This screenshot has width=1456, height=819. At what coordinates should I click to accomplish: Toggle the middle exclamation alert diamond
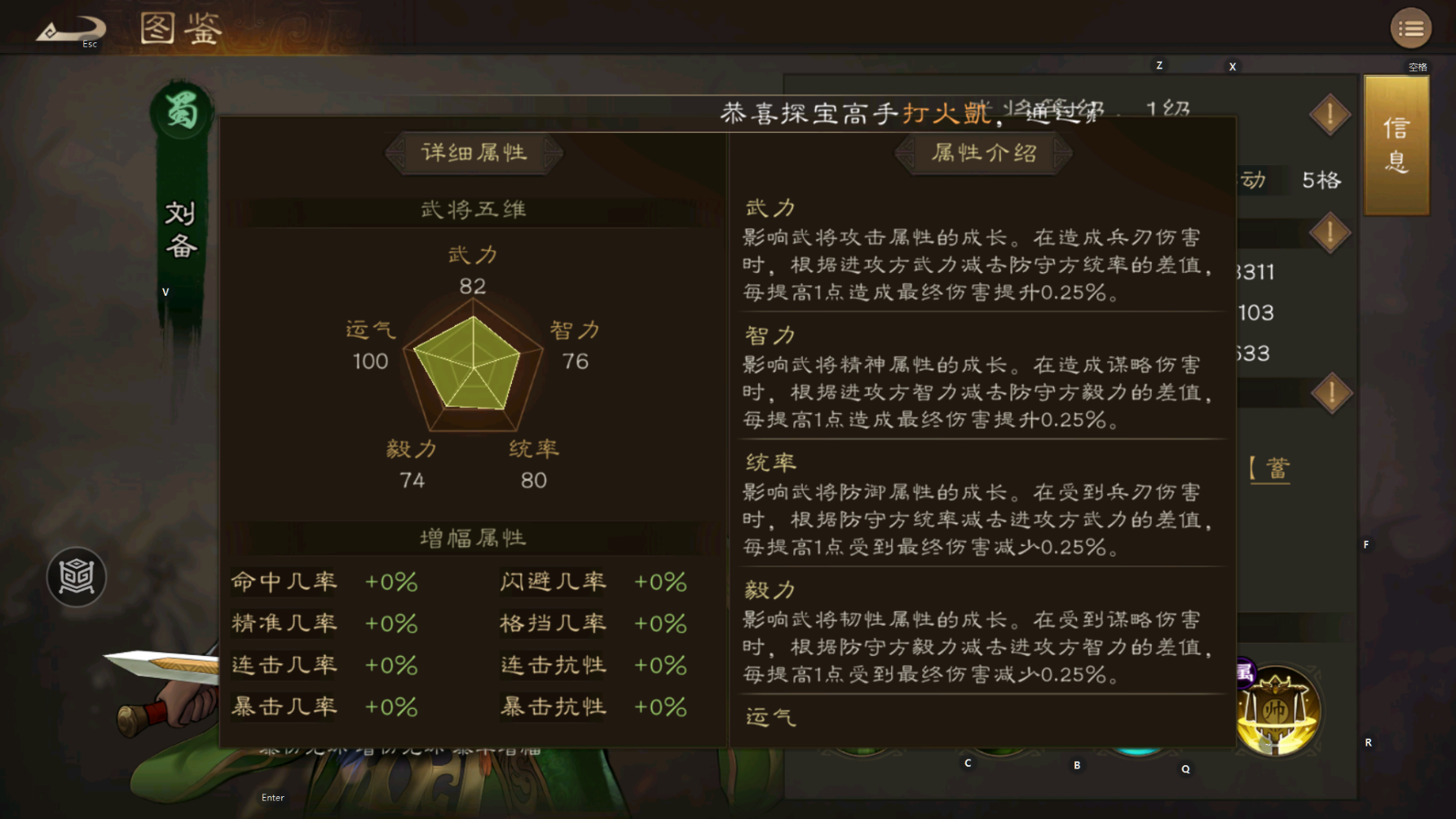(1329, 232)
